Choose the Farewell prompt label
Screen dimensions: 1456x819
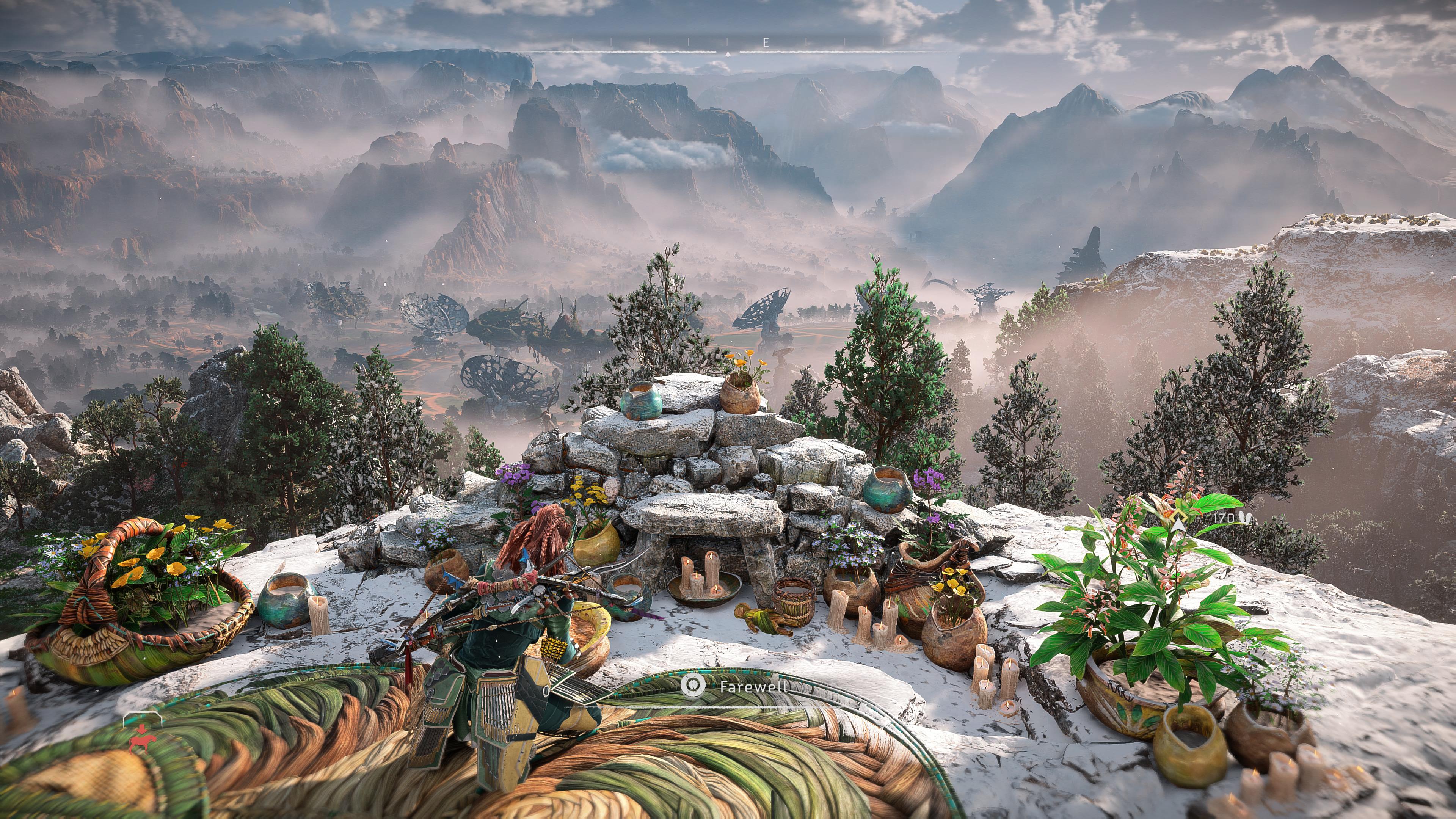pyautogui.click(x=752, y=686)
